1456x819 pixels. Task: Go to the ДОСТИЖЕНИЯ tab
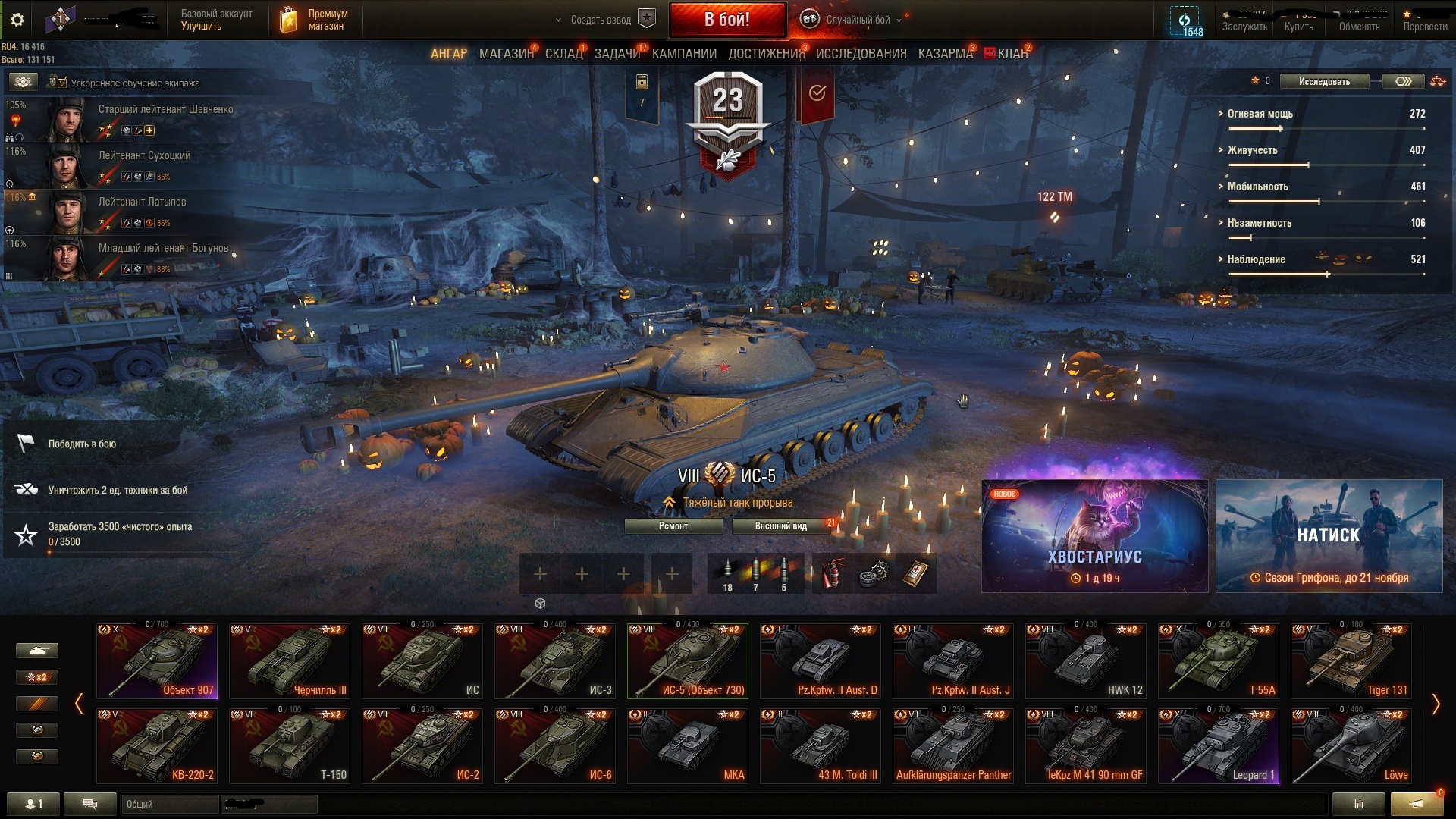tap(766, 54)
